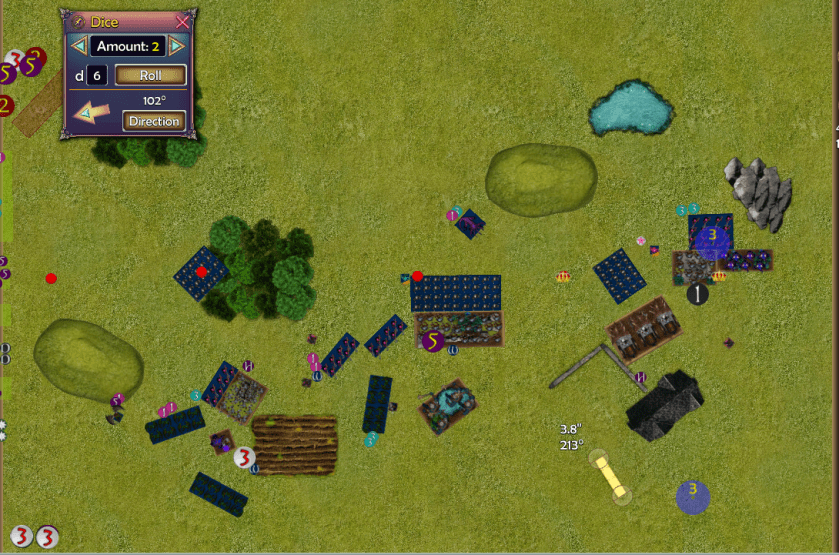Decrease the dice amount with left arrow
The image size is (839, 555).
[78, 46]
